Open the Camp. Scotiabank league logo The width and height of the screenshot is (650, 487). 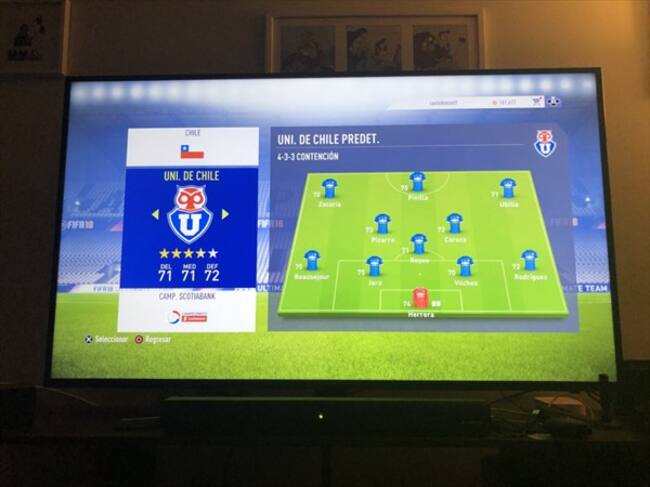pyautogui.click(x=187, y=316)
